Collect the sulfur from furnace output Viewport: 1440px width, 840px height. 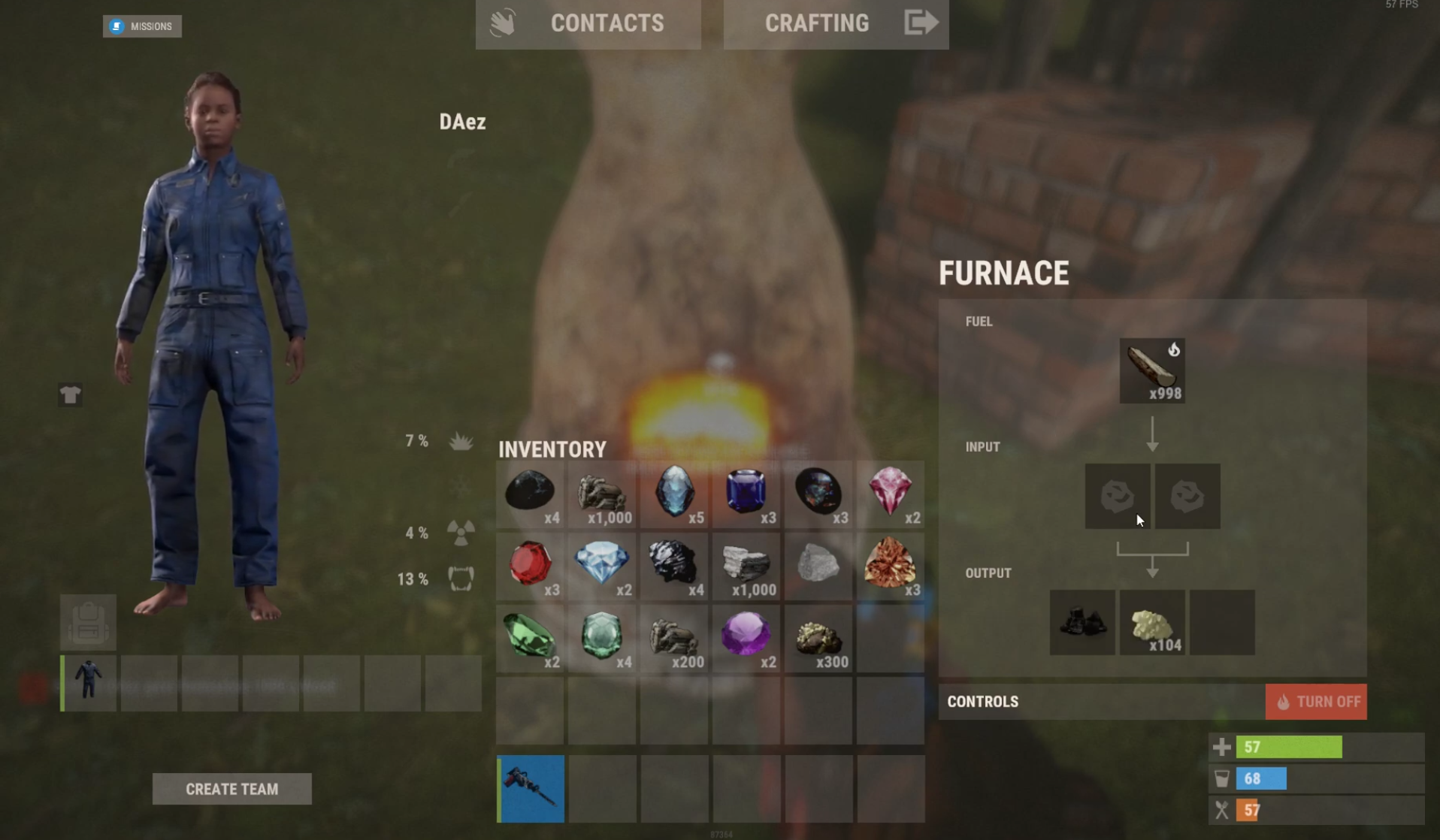[1152, 621]
